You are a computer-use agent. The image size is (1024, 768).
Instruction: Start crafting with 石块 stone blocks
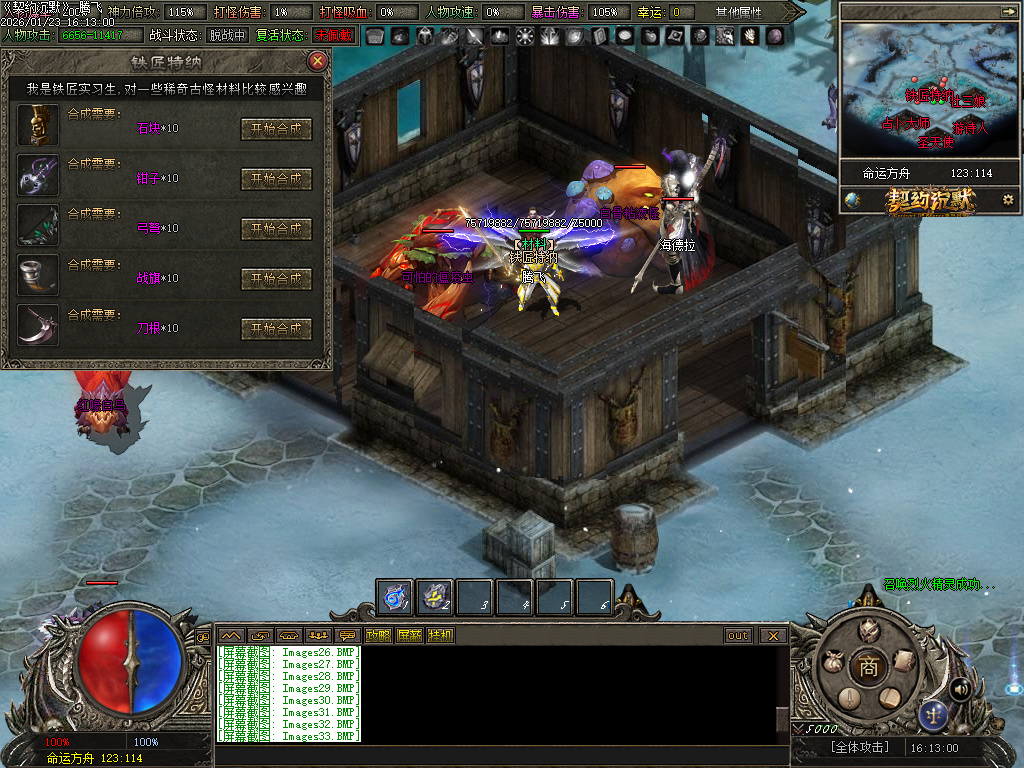coord(276,129)
